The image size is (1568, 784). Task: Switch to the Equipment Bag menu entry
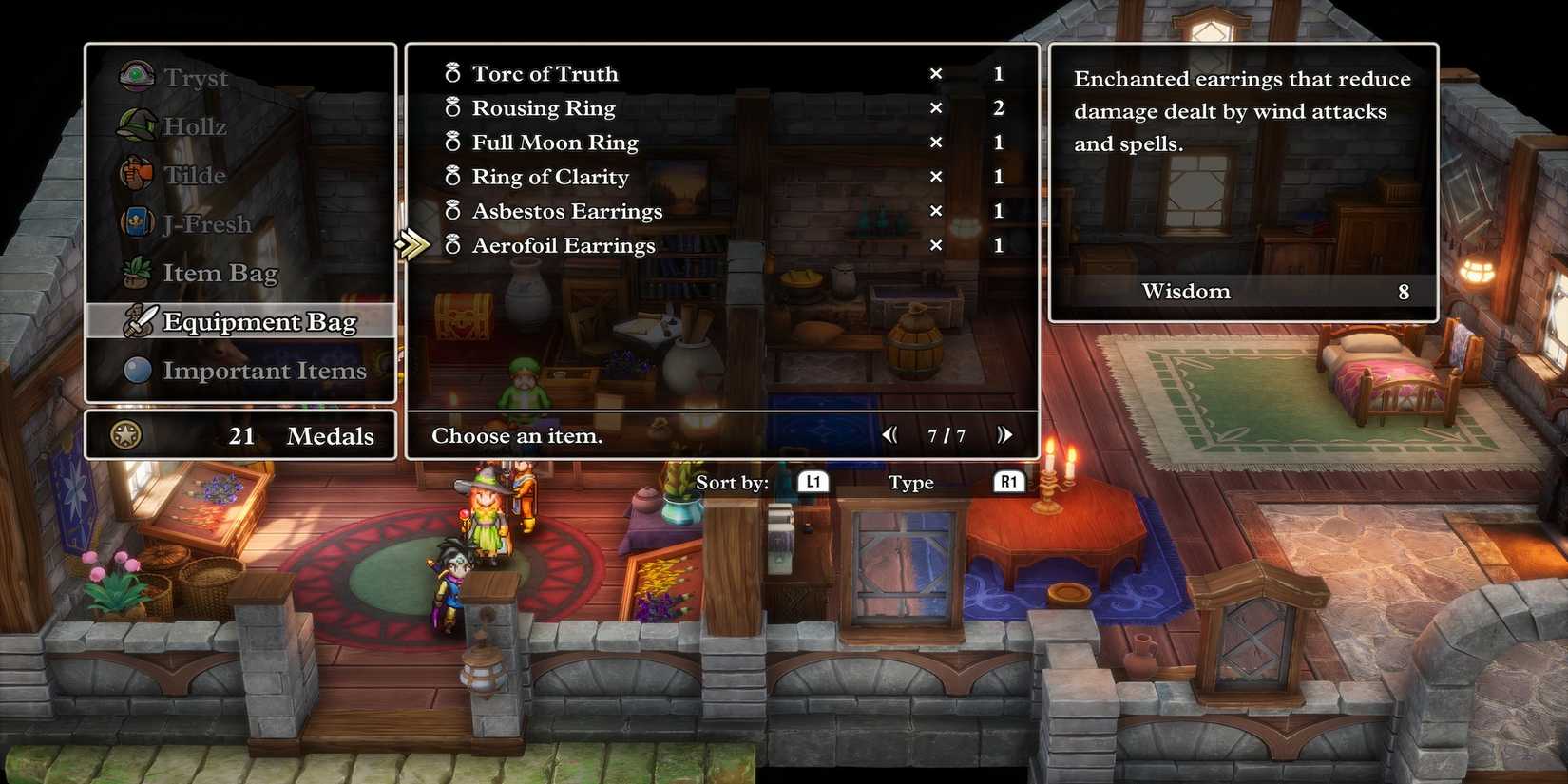tap(260, 321)
